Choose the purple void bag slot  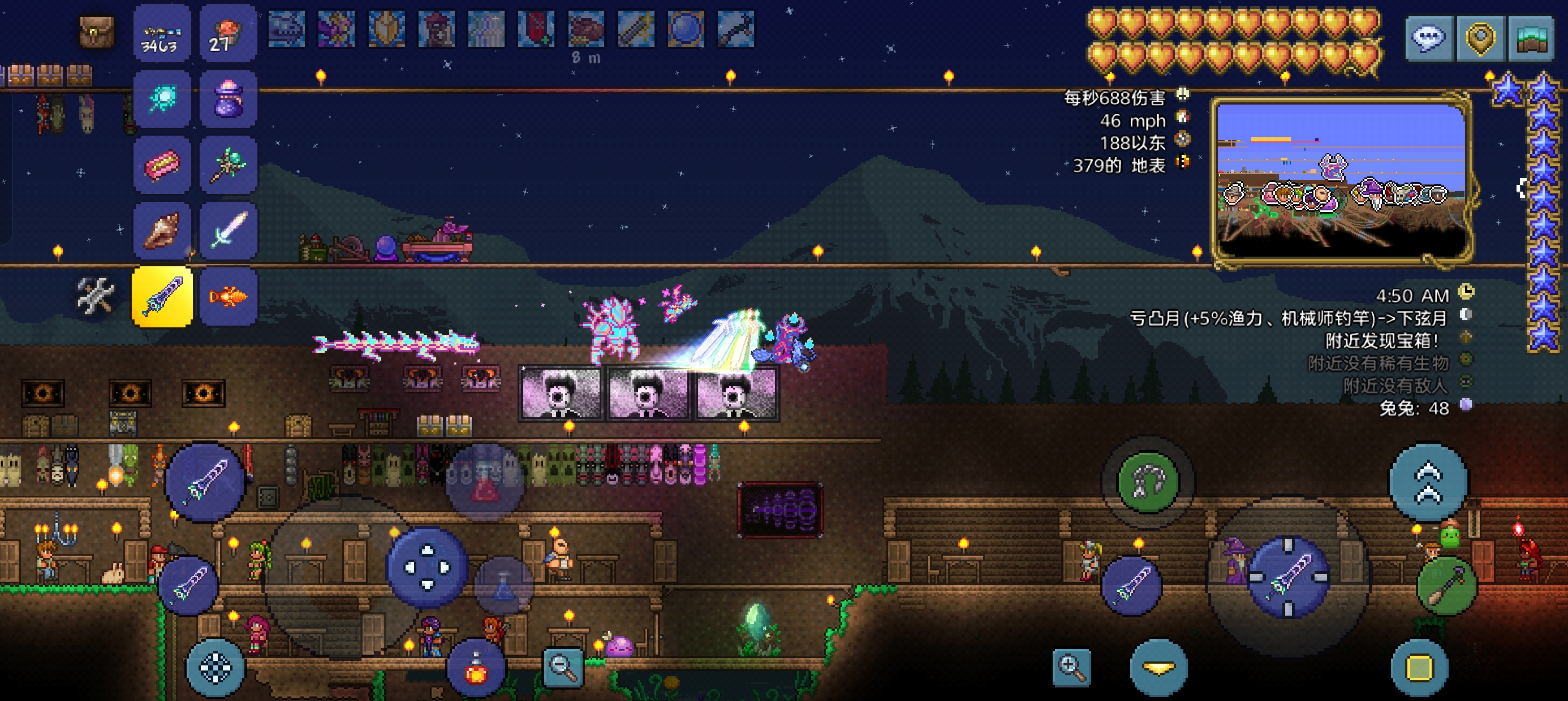point(227,99)
